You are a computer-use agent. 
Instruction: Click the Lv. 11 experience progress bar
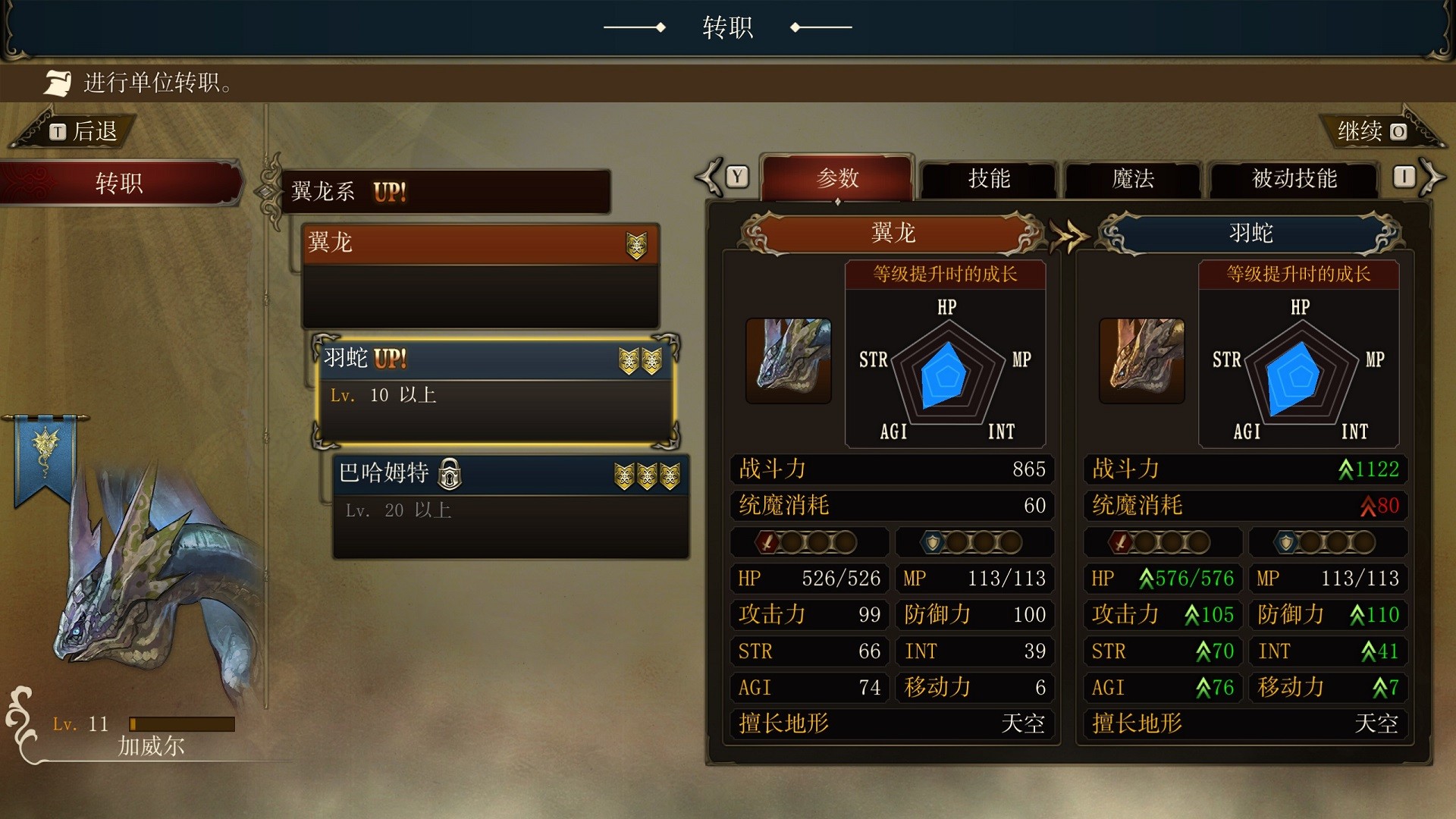coord(182,724)
